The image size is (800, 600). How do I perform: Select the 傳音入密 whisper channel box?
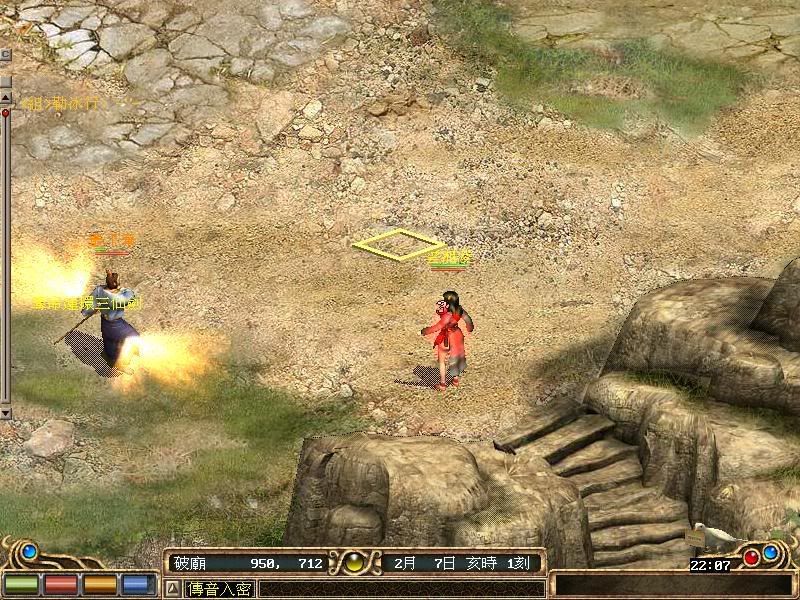219,589
